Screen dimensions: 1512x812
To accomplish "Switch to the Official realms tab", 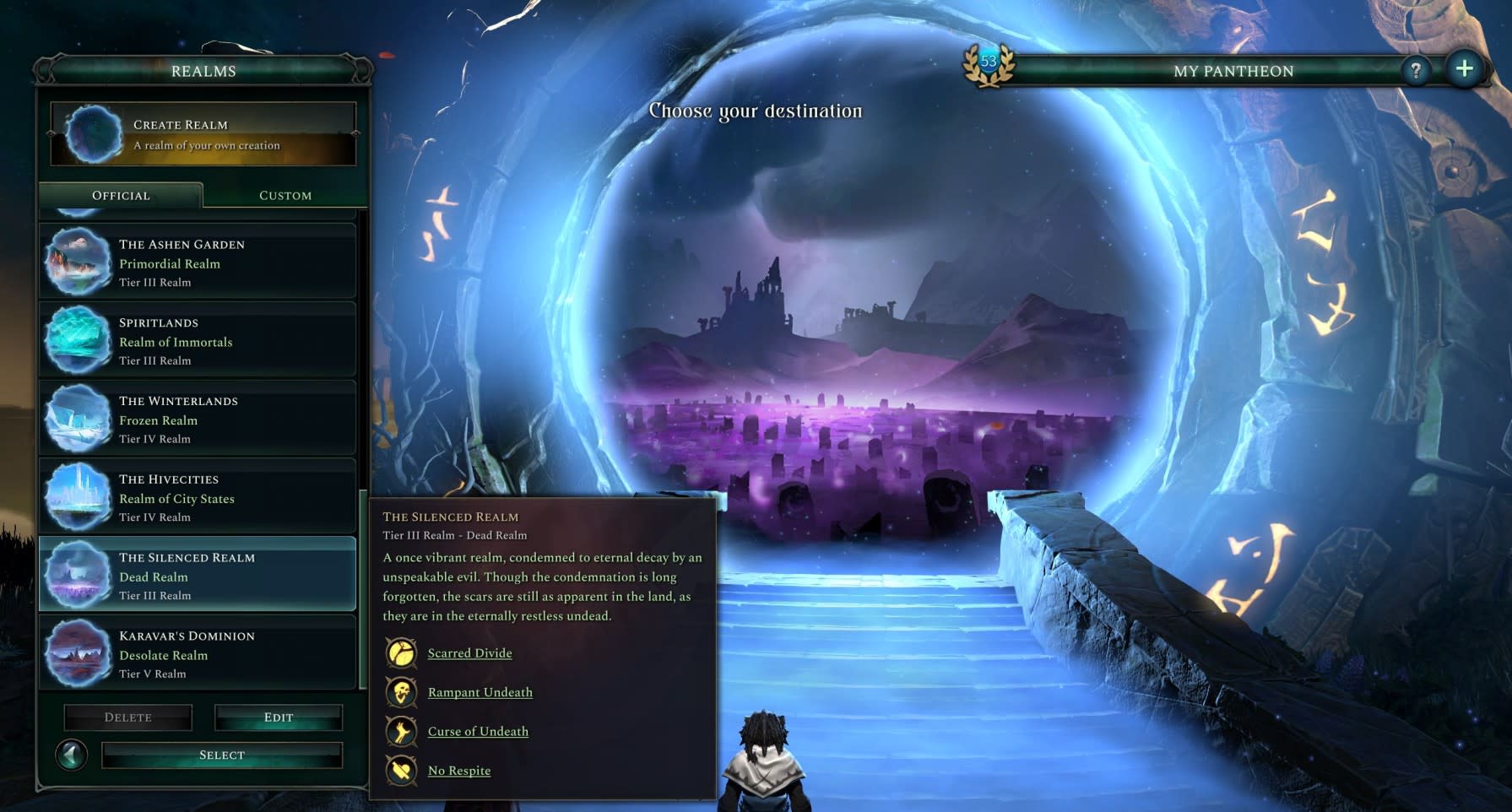I will pyautogui.click(x=120, y=195).
